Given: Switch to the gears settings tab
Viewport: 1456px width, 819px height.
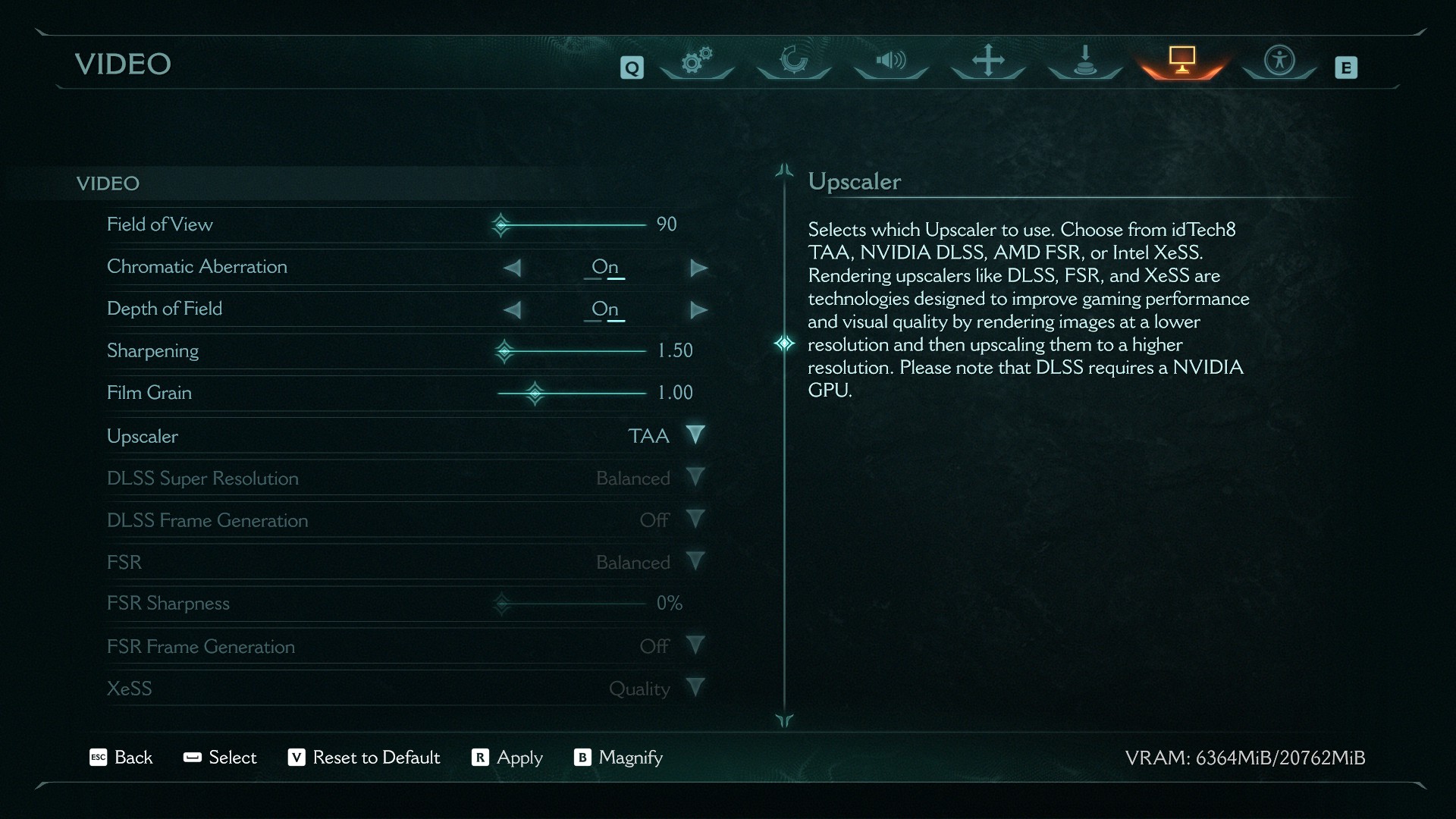Looking at the screenshot, I should tap(697, 61).
